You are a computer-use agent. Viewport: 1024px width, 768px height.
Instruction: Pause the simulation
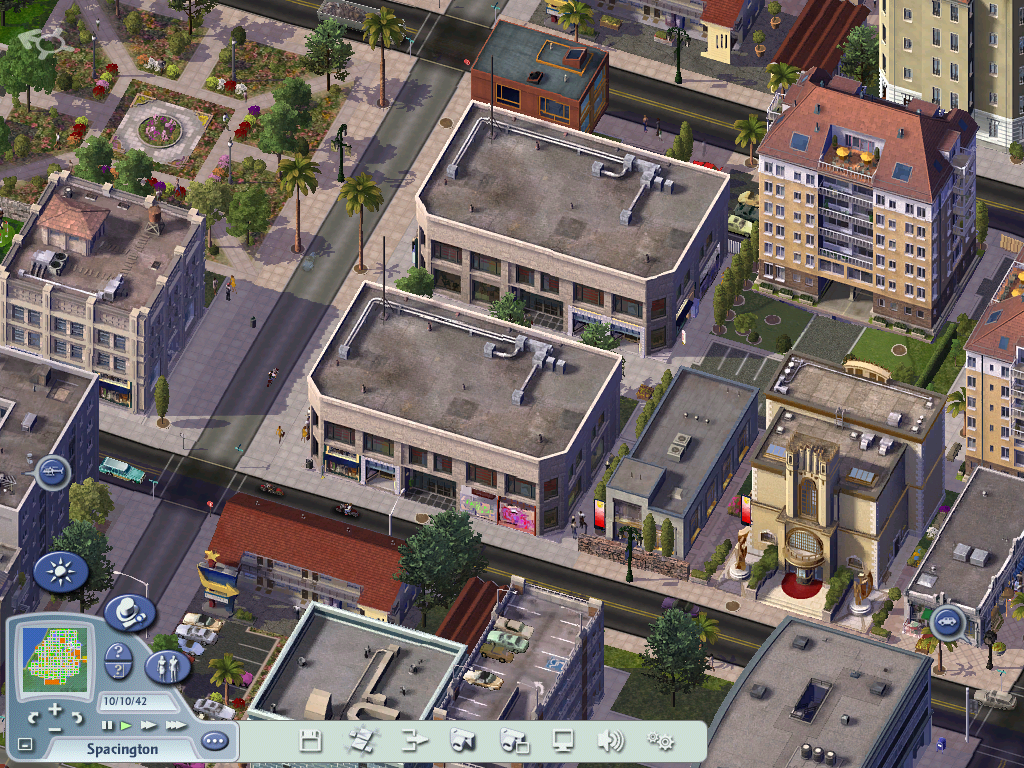(x=107, y=725)
